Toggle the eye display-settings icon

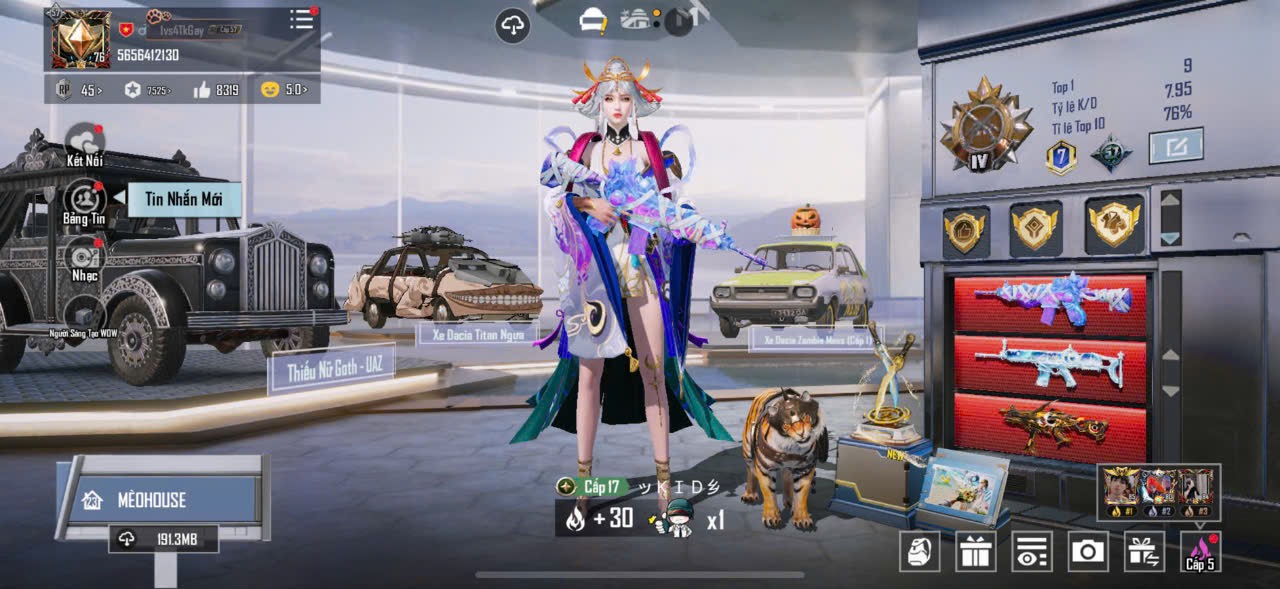click(1032, 551)
